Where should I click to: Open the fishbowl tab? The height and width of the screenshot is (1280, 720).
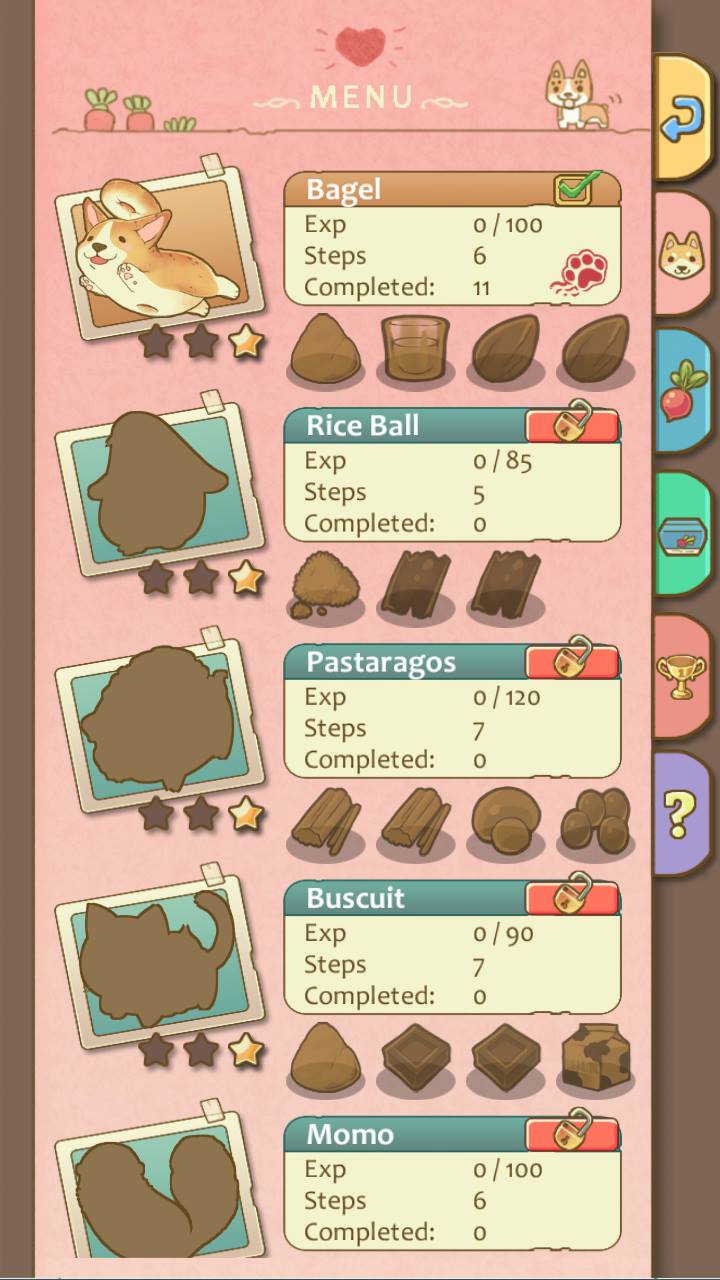tap(682, 536)
